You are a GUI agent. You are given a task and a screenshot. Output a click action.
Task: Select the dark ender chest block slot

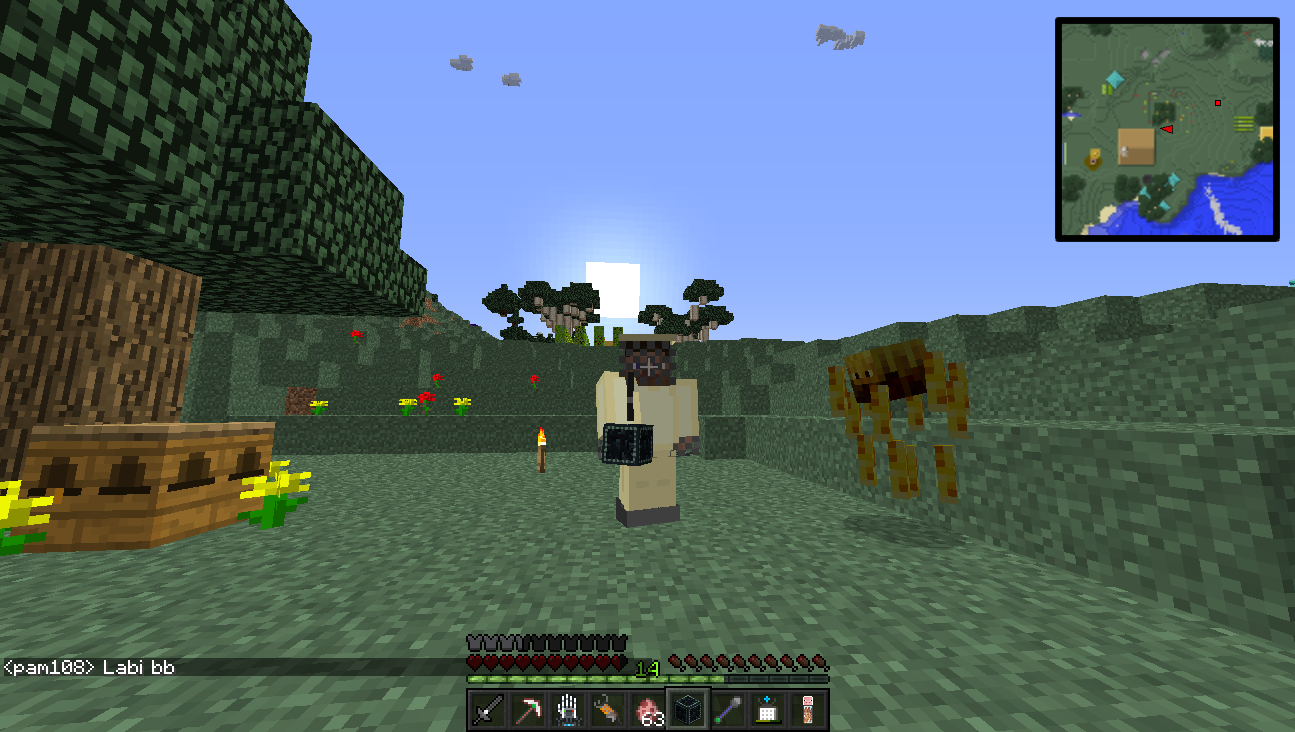pyautogui.click(x=688, y=710)
